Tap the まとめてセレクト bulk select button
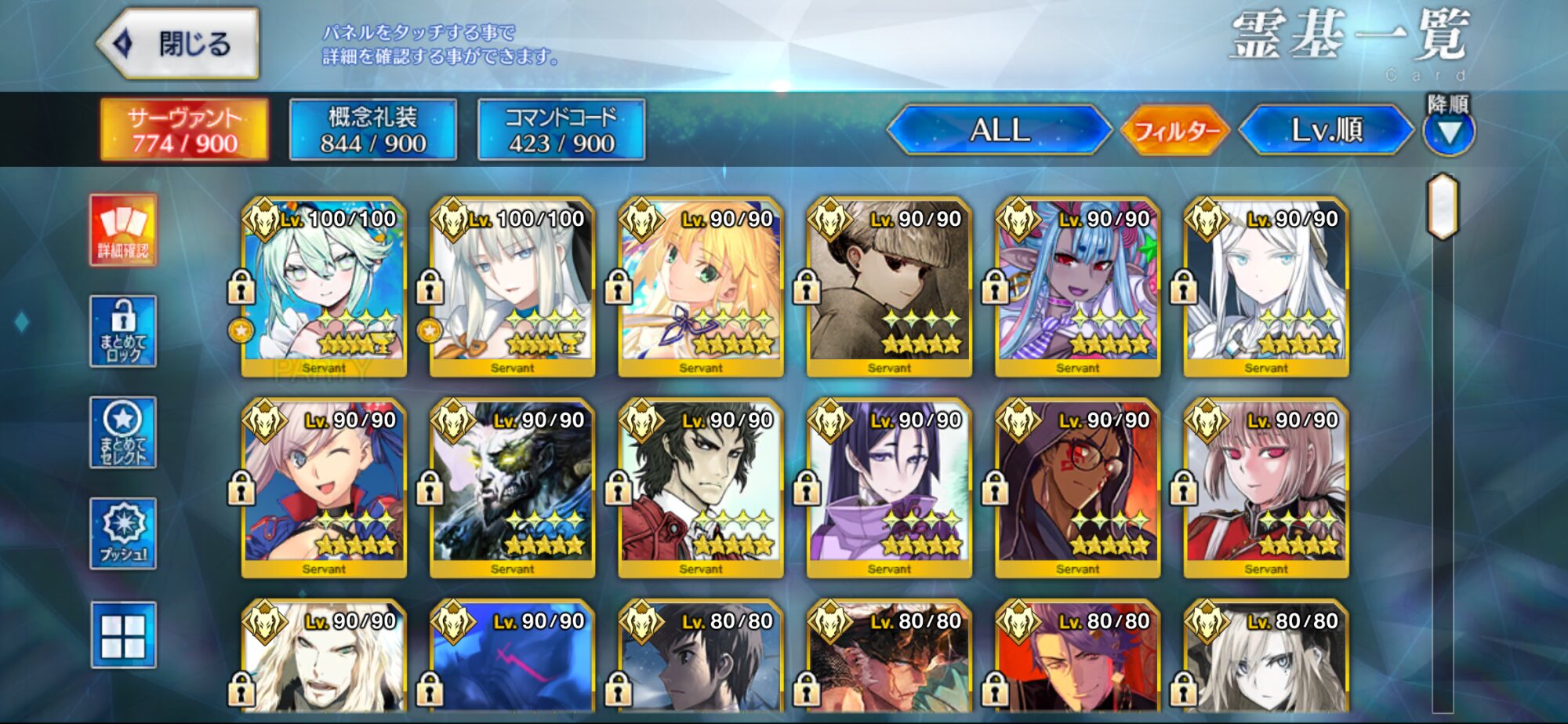Viewport: 1568px width, 724px height. click(x=123, y=432)
